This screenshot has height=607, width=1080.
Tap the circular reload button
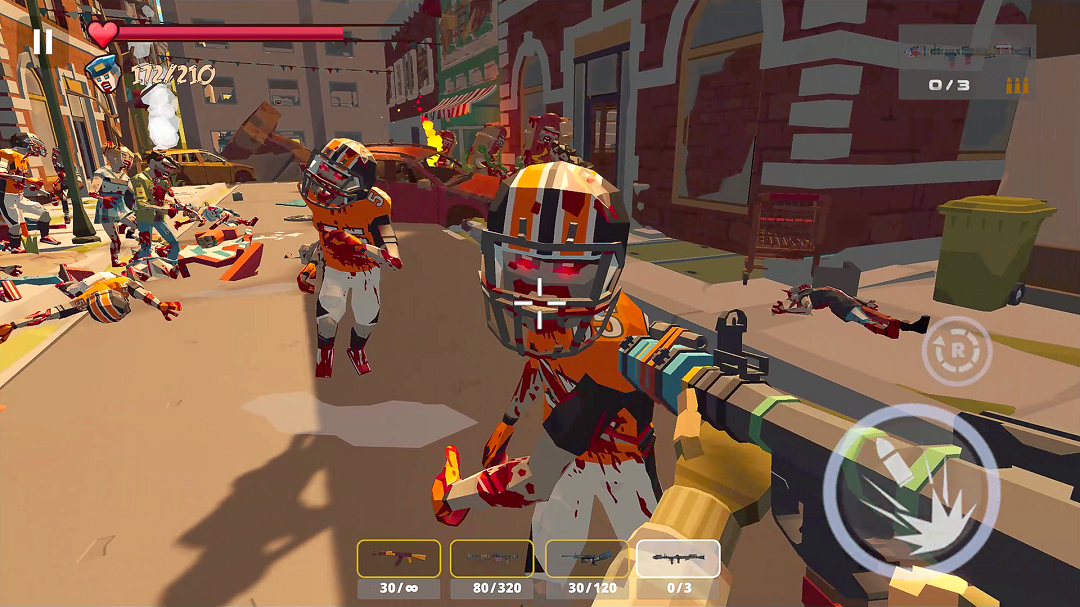pos(956,351)
